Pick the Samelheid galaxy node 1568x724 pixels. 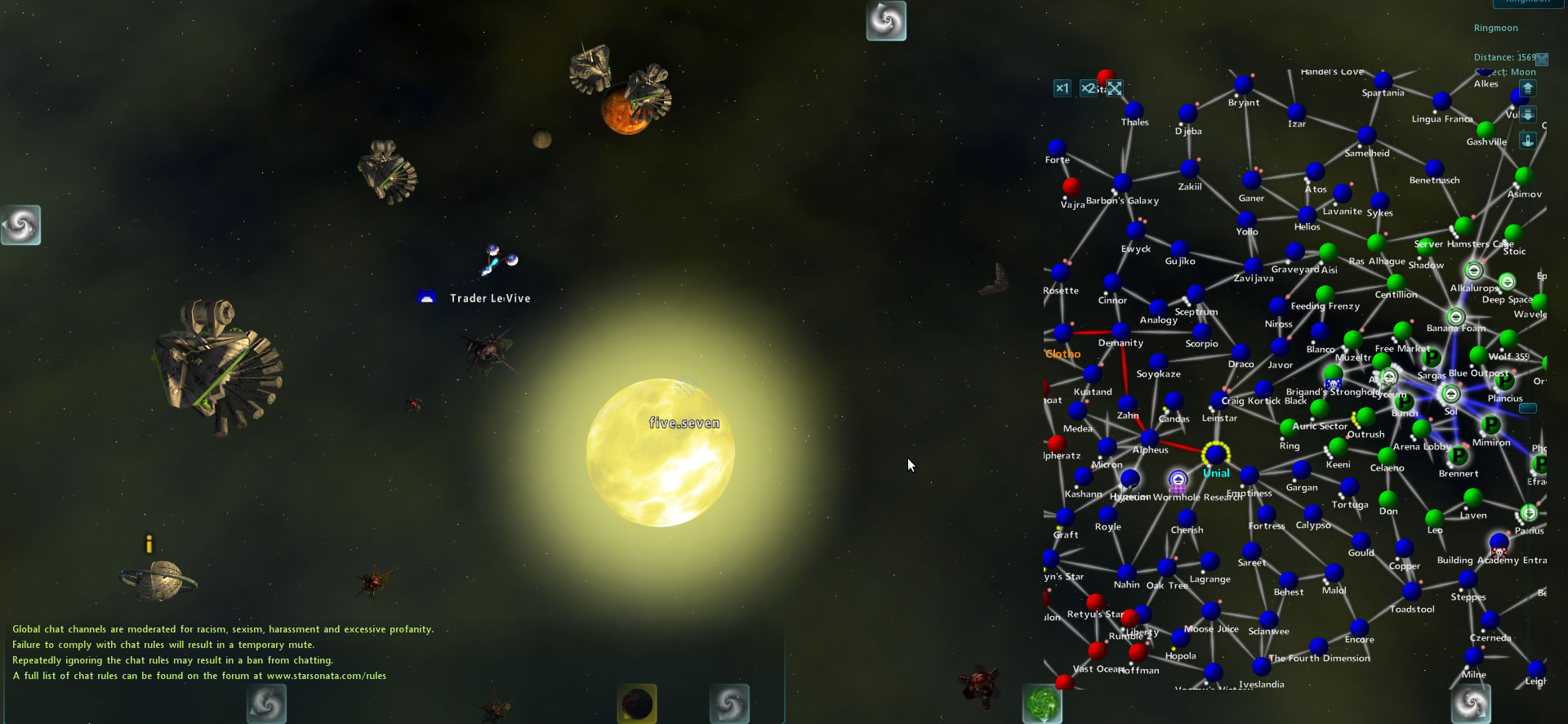click(x=1367, y=136)
